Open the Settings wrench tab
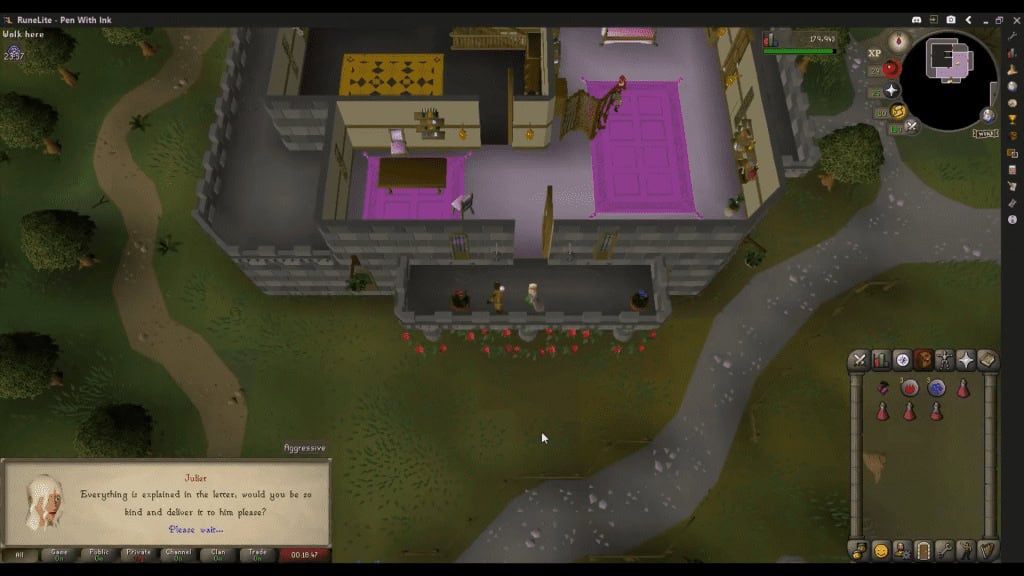 [x=945, y=550]
